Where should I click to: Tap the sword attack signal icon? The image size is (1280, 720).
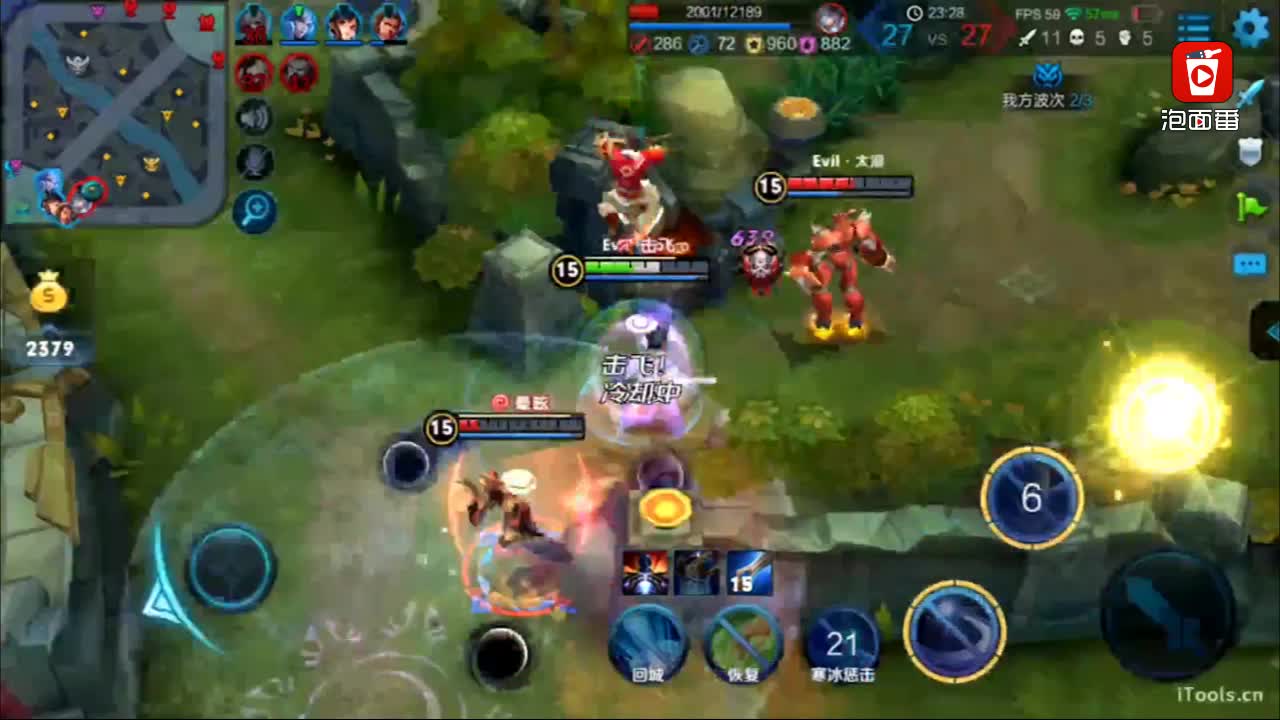[x=1250, y=97]
